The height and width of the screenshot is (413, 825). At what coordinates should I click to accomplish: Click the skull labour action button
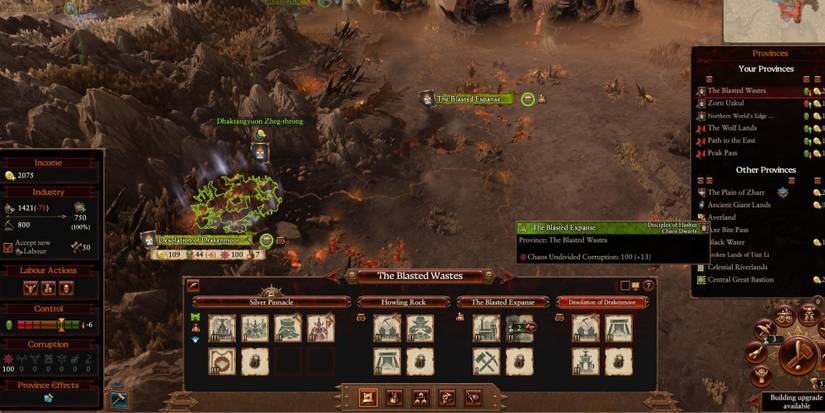[x=67, y=288]
